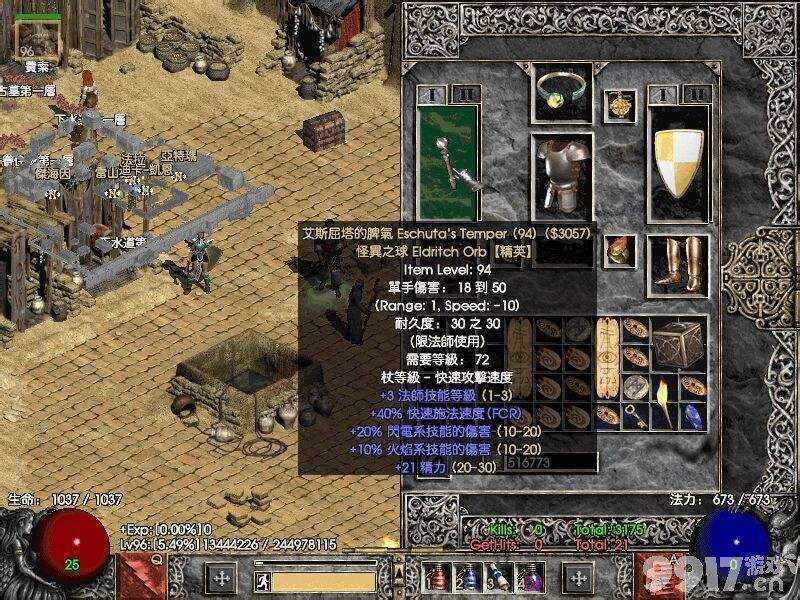Pick up the equipped body armor

tap(561, 176)
